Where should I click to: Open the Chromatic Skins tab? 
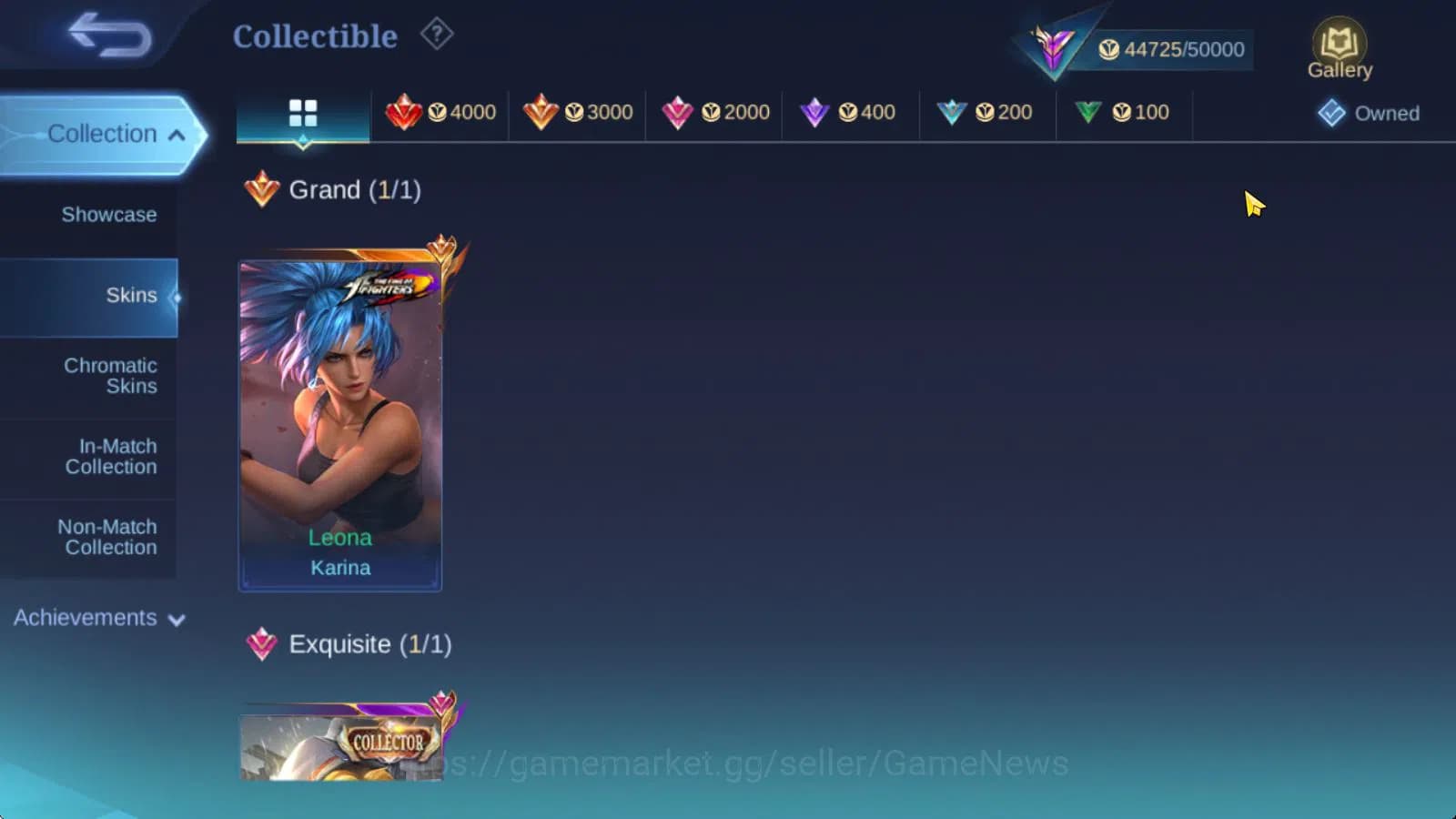(110, 375)
